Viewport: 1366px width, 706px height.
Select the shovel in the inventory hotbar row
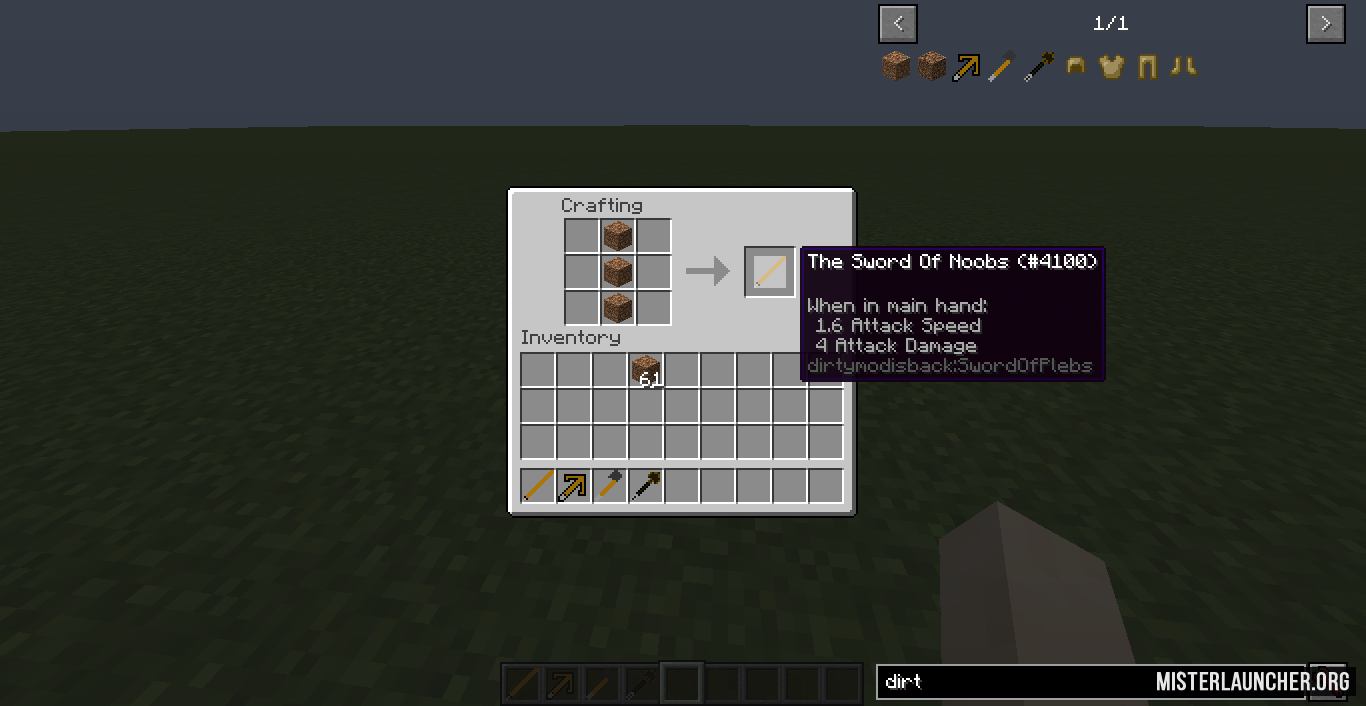point(646,486)
